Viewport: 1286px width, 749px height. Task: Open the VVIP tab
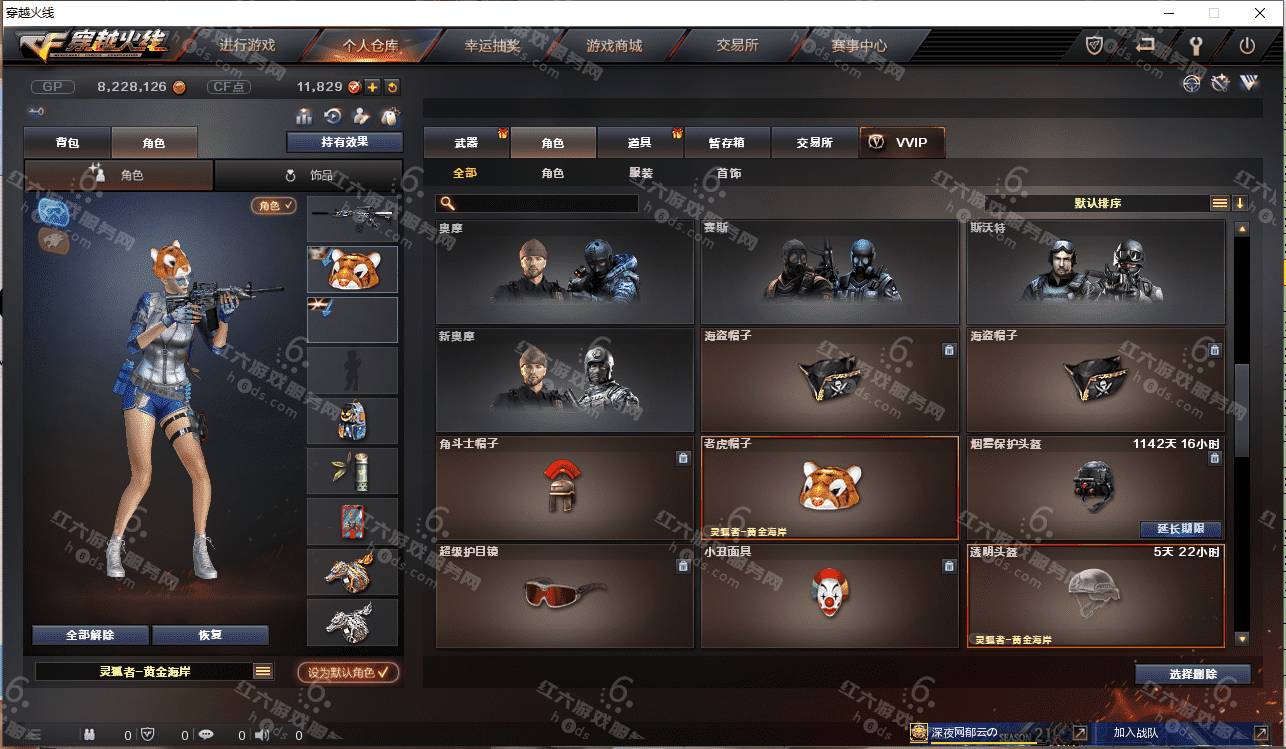[902, 143]
